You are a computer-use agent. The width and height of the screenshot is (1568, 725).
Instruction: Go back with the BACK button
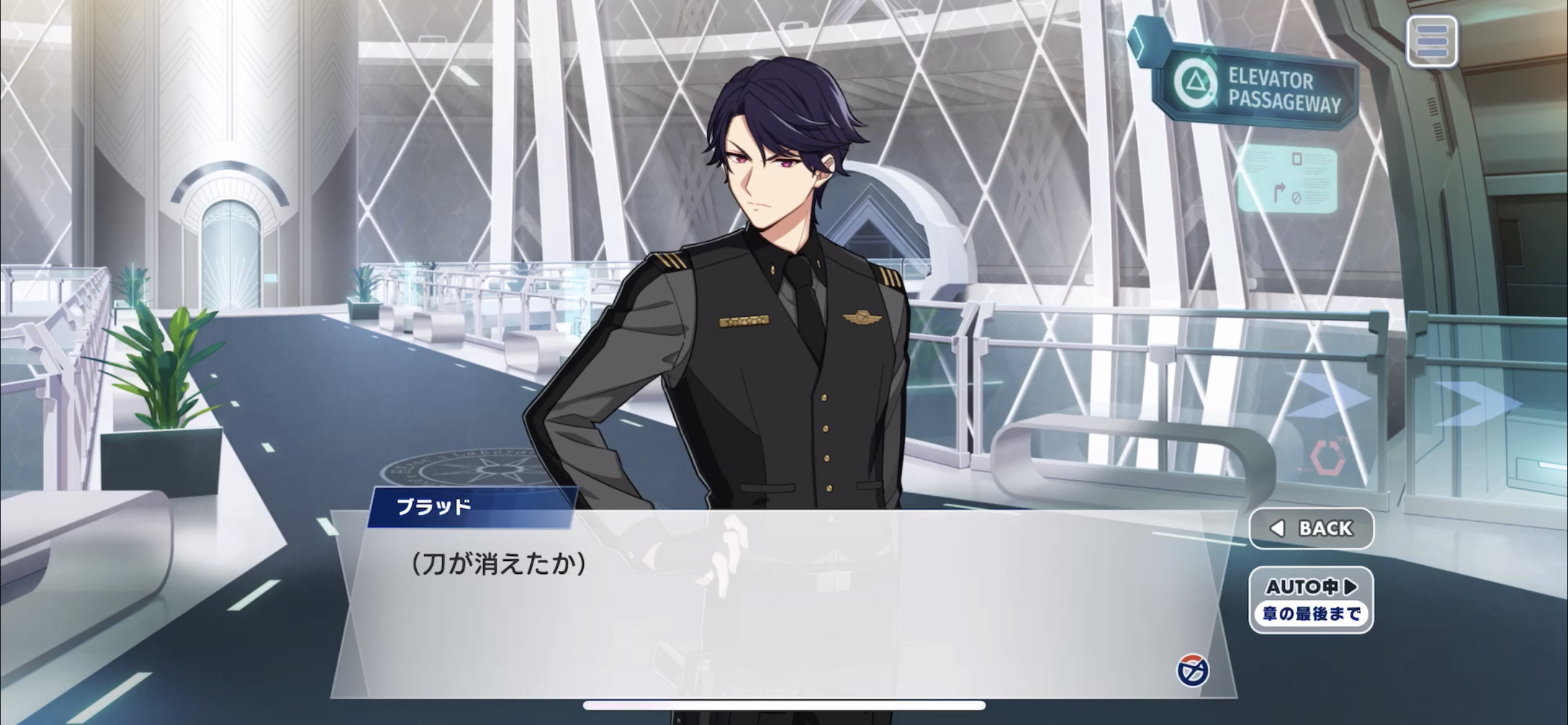(x=1311, y=529)
